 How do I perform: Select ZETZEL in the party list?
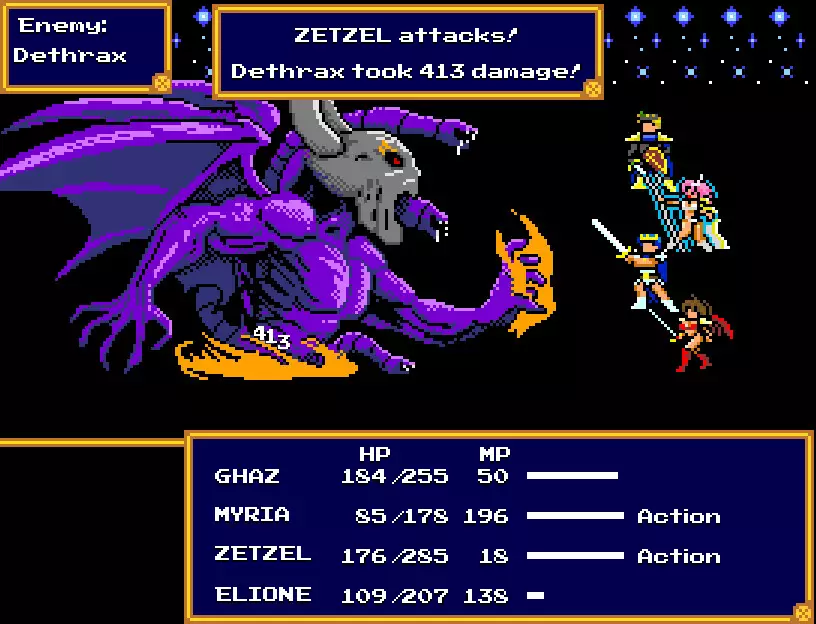(x=262, y=555)
